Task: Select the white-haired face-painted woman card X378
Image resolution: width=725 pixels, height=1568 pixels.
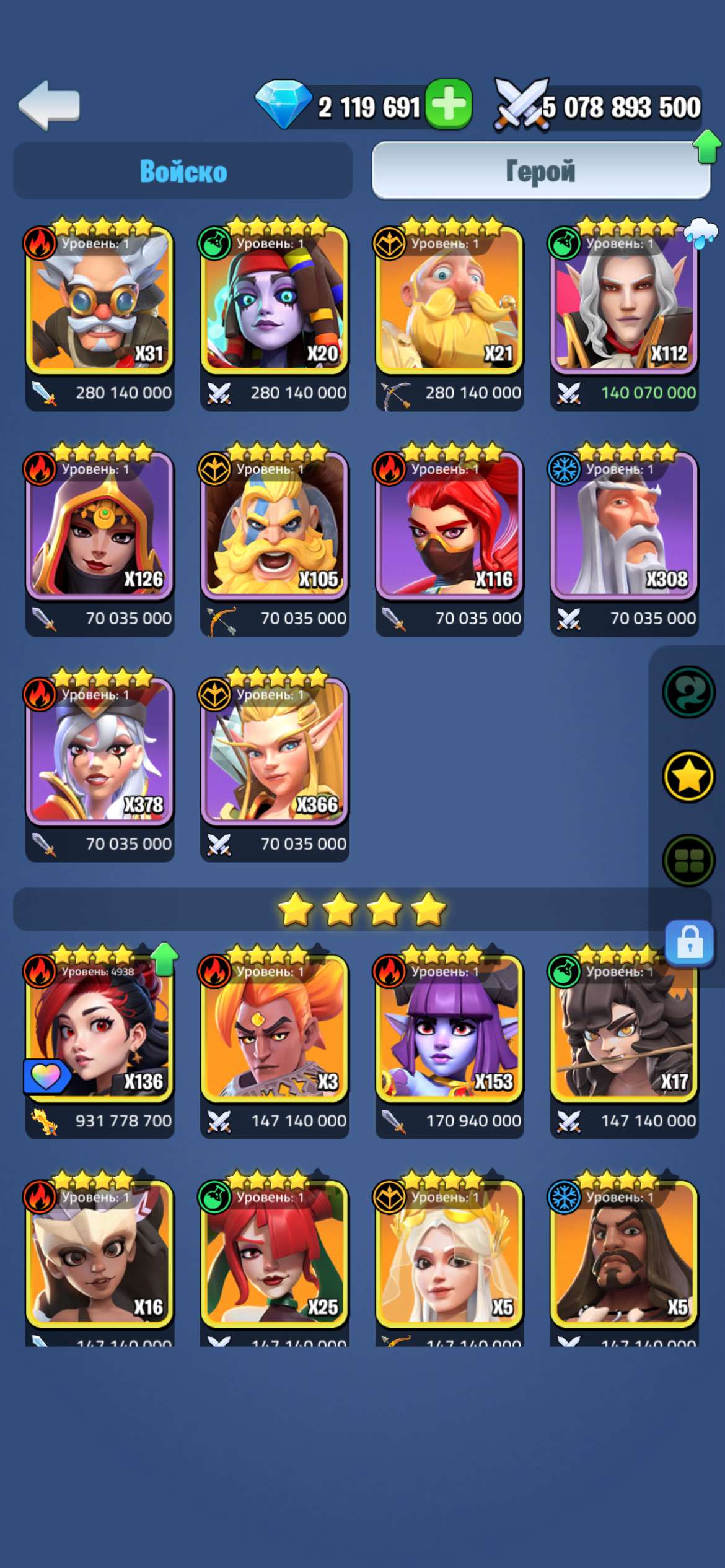Action: point(99,752)
